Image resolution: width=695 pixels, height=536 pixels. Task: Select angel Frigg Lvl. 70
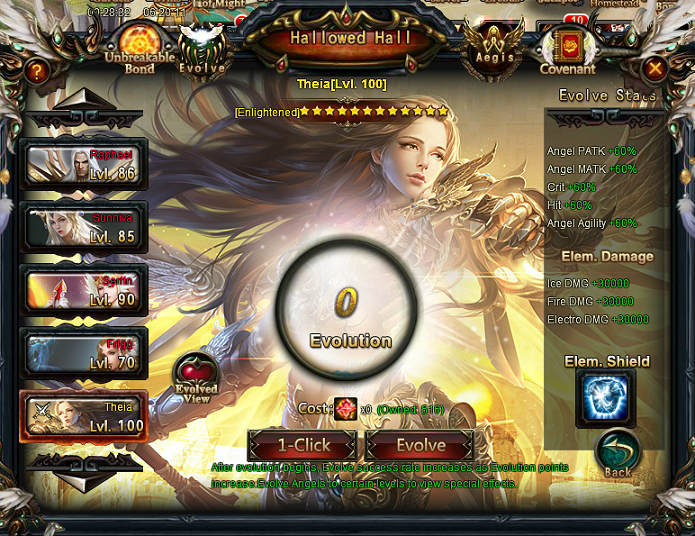[84, 353]
